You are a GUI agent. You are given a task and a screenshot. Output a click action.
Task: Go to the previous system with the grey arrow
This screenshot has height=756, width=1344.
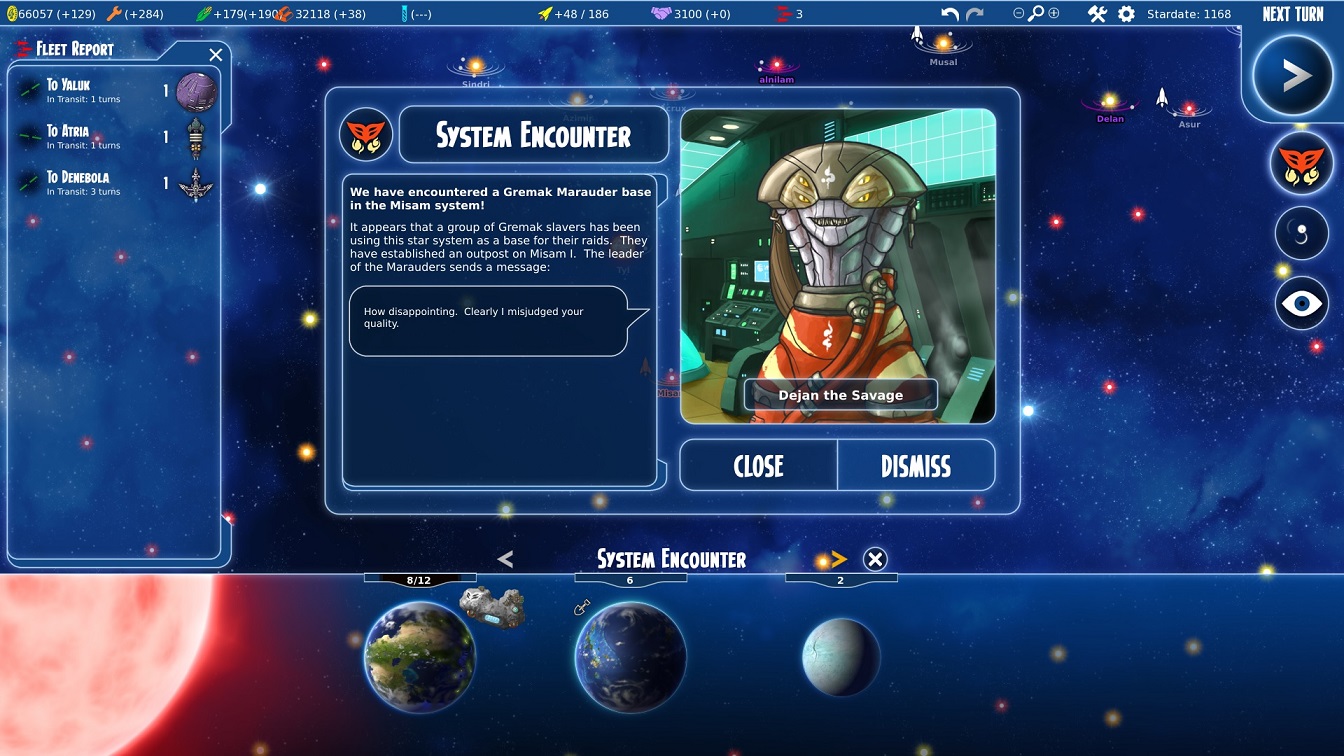click(505, 559)
